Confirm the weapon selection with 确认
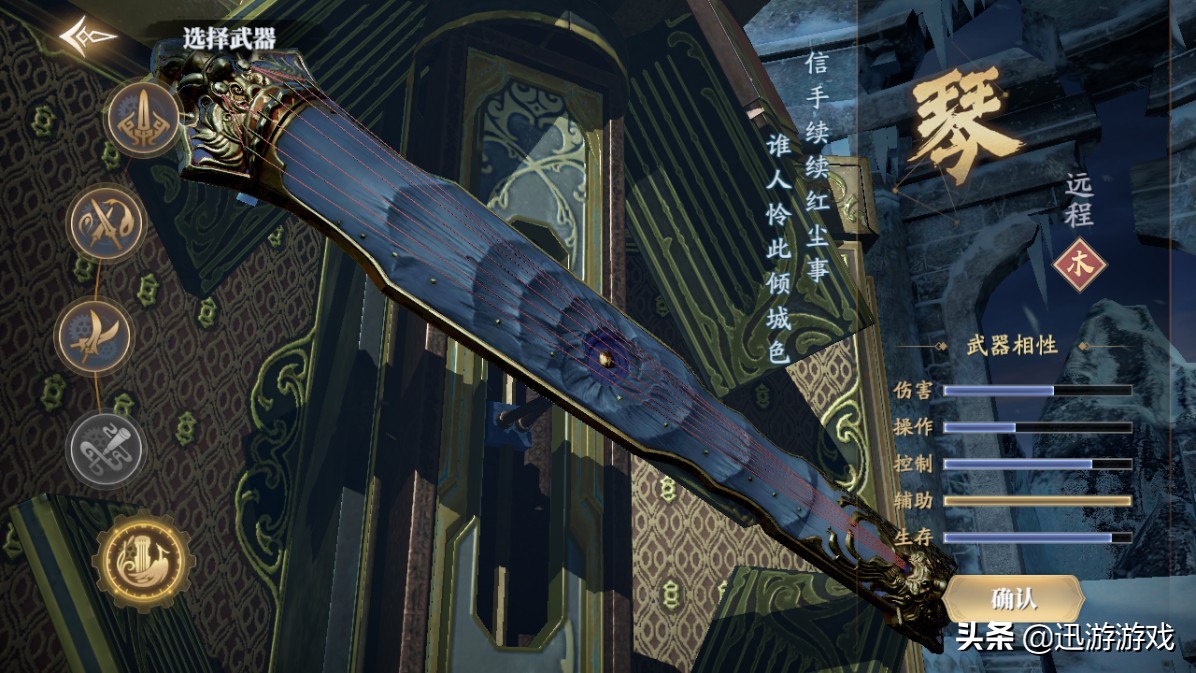This screenshot has width=1196, height=673. [x=1014, y=599]
